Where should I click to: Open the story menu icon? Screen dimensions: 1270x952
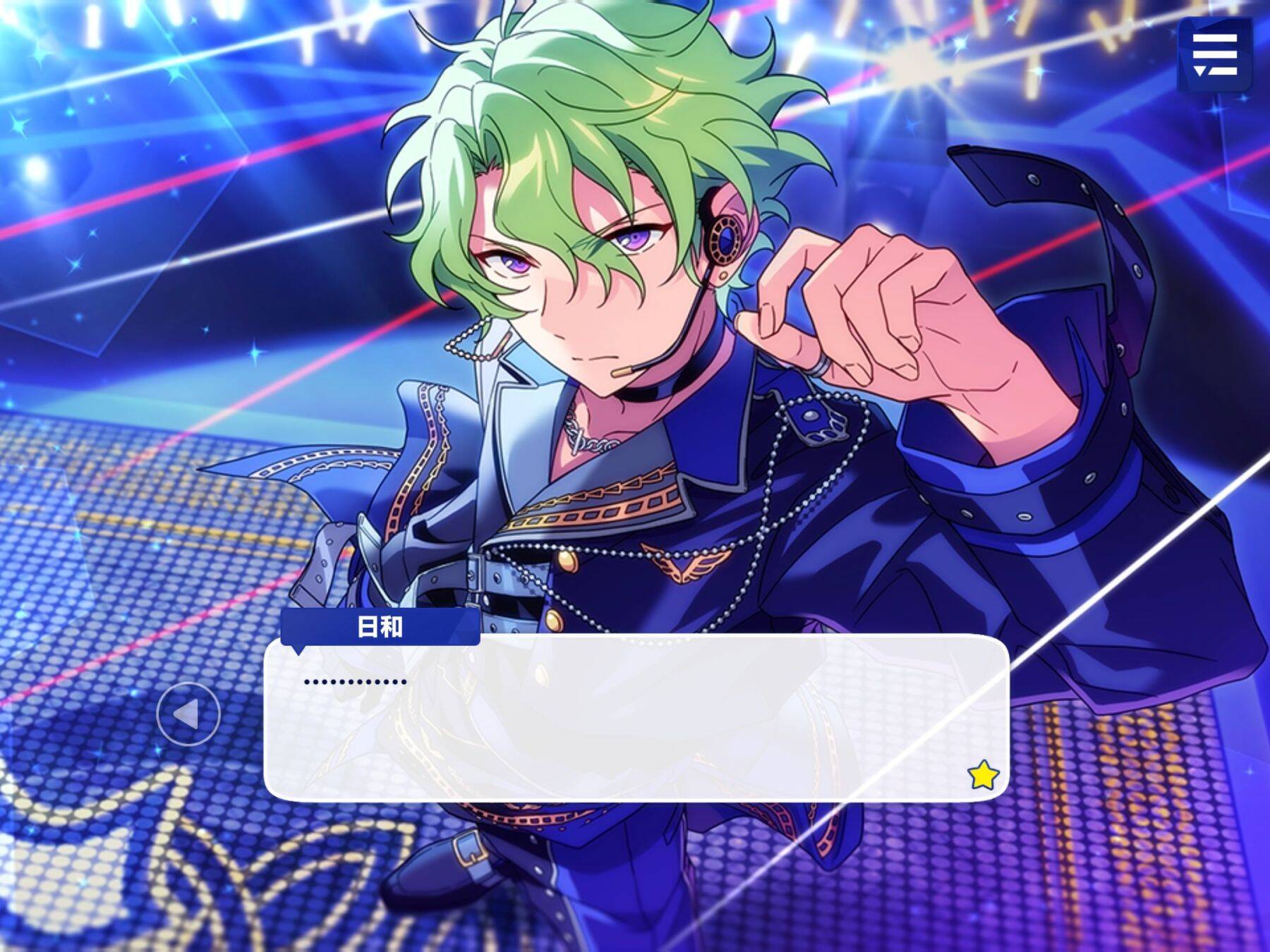1214,54
